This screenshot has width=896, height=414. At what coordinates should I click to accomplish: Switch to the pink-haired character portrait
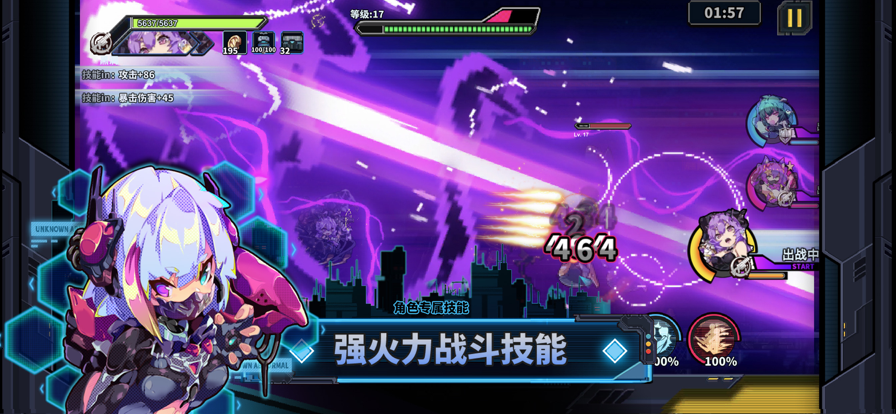coord(770,183)
